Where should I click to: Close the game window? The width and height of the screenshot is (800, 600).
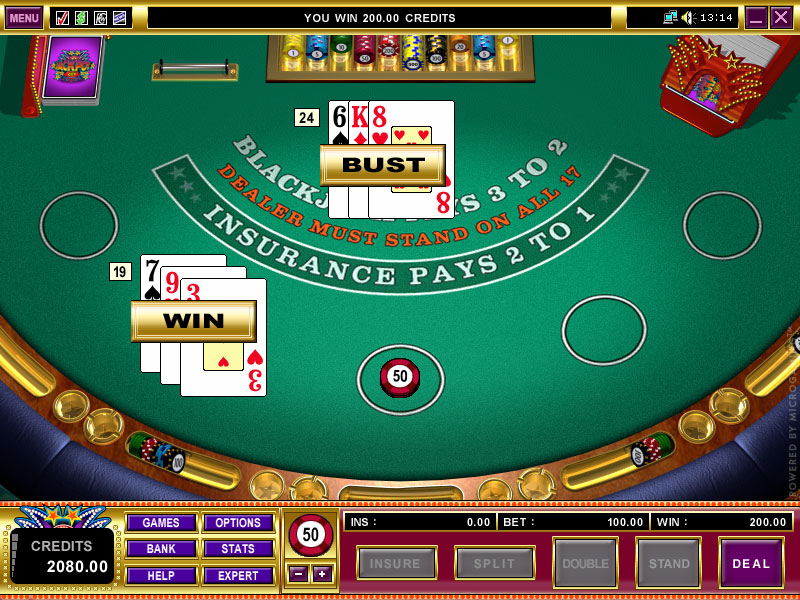click(x=781, y=17)
